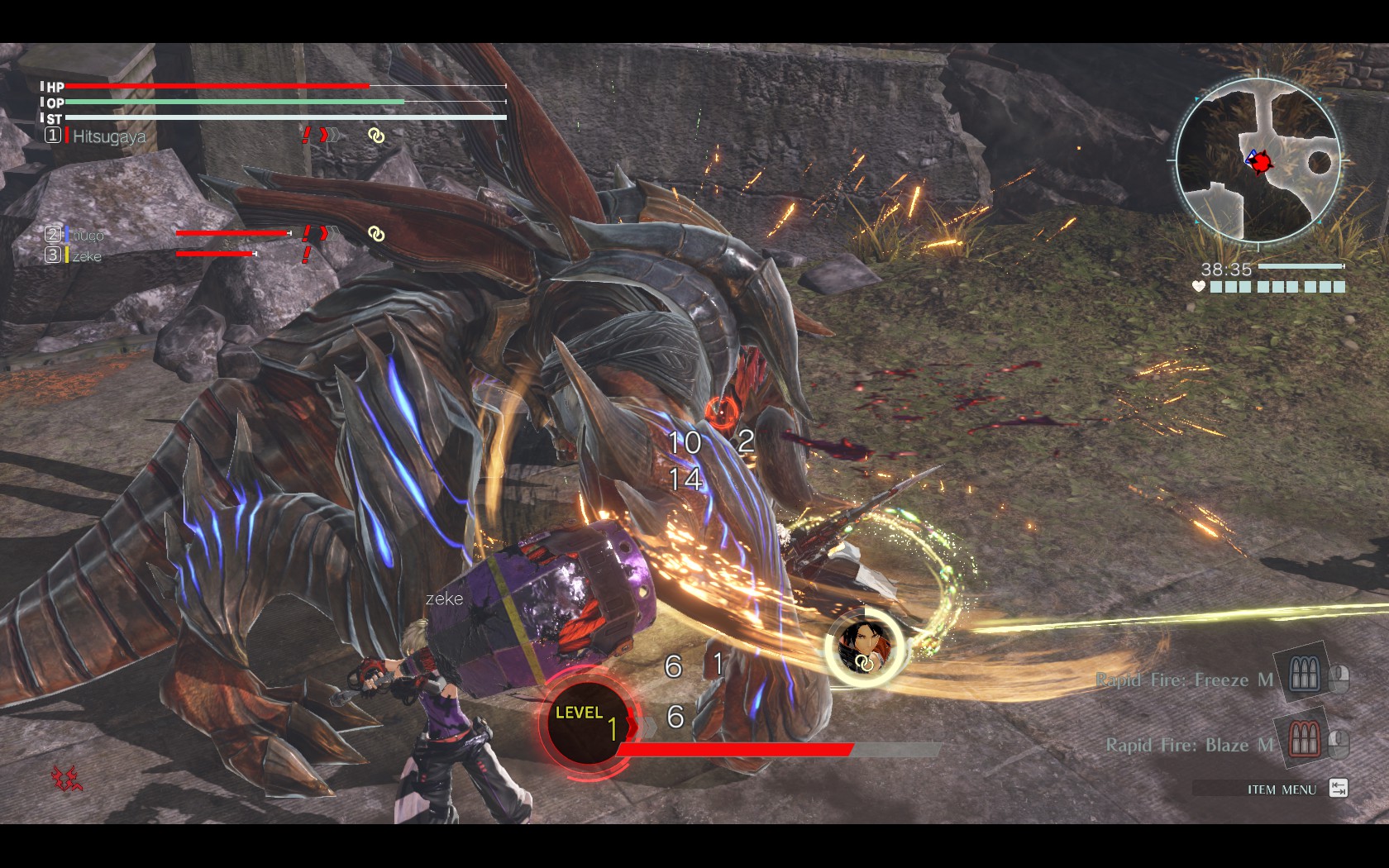This screenshot has height=868, width=1389.
Task: Click the red emblem status icon
Action: pos(67,777)
